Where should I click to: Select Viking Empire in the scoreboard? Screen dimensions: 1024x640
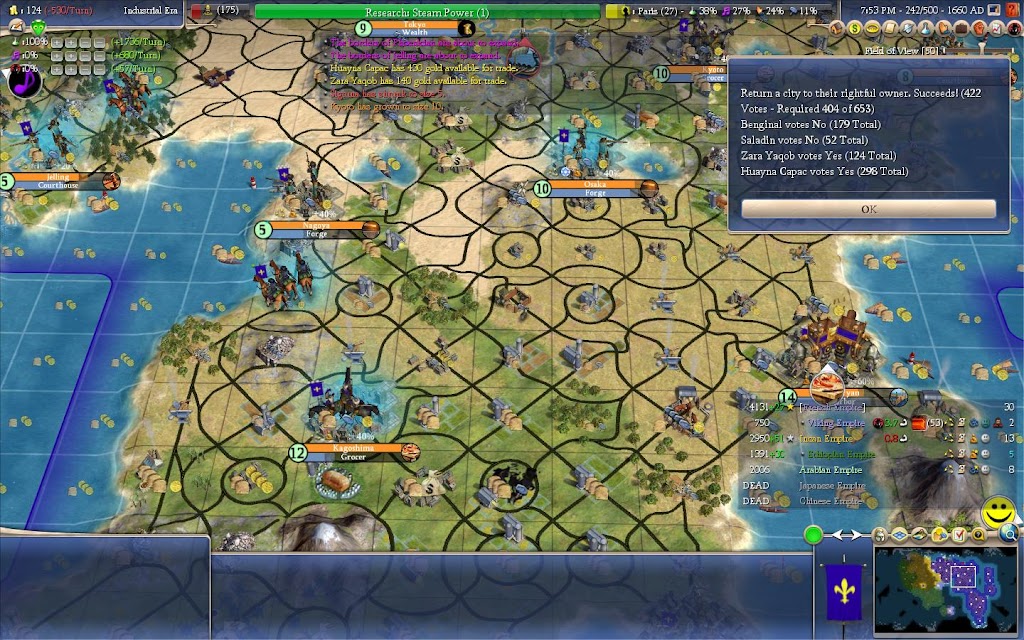810,423
